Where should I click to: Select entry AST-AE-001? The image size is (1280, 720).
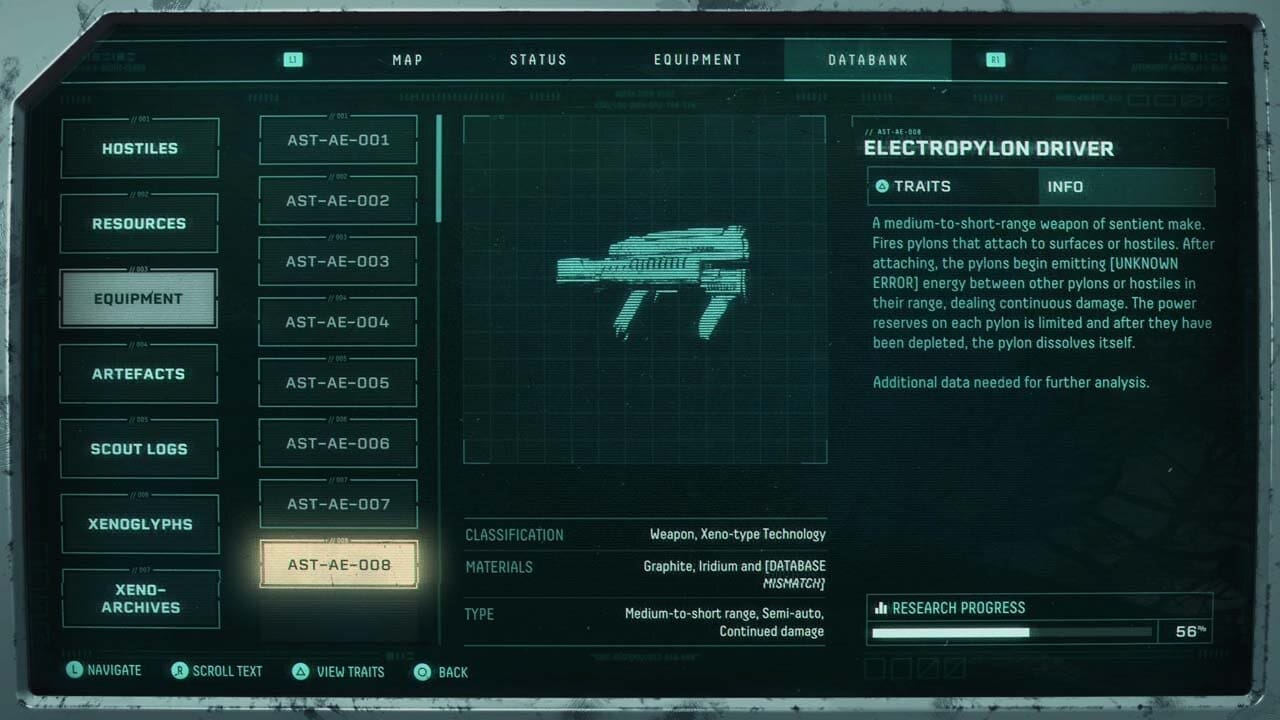tap(338, 140)
